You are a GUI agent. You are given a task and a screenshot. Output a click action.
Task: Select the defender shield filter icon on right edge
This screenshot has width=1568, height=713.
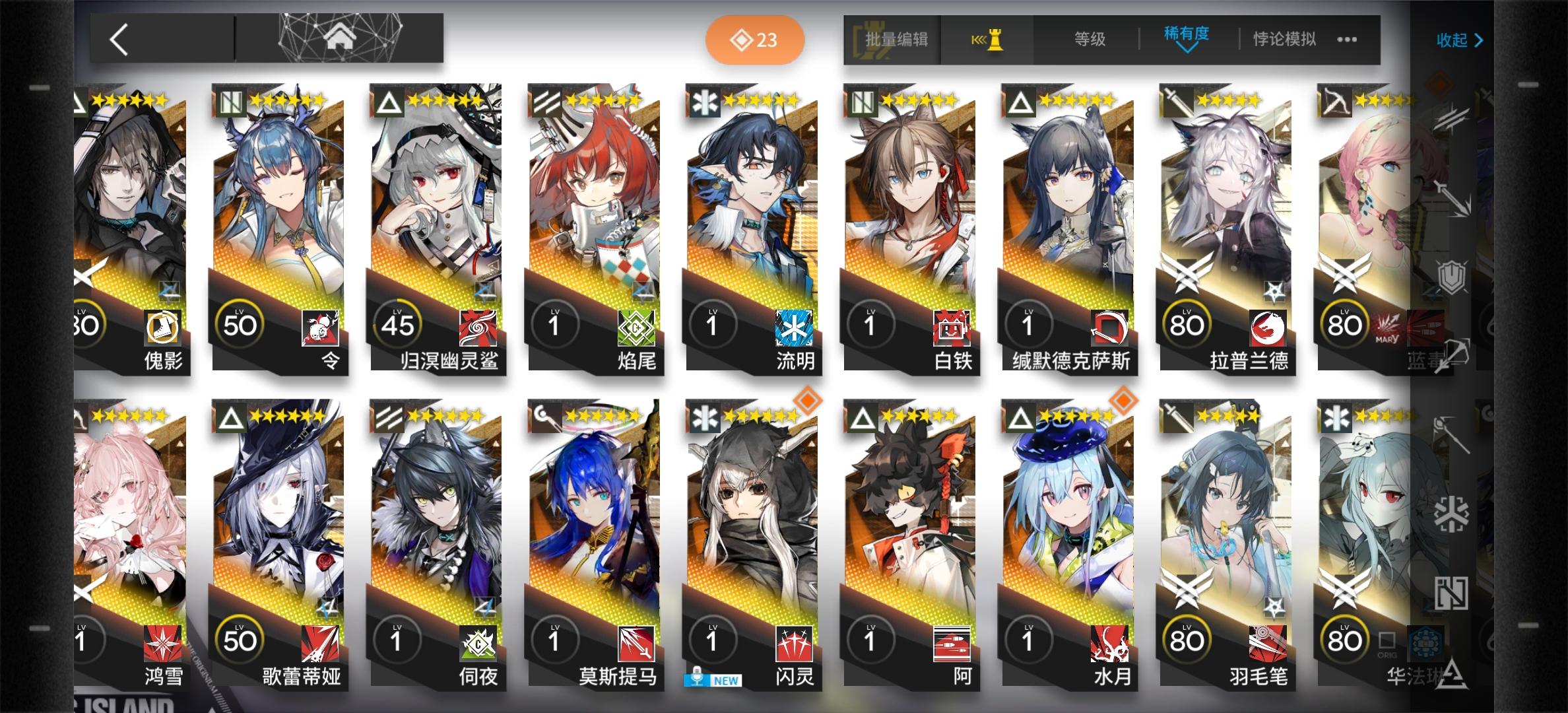click(x=1452, y=277)
